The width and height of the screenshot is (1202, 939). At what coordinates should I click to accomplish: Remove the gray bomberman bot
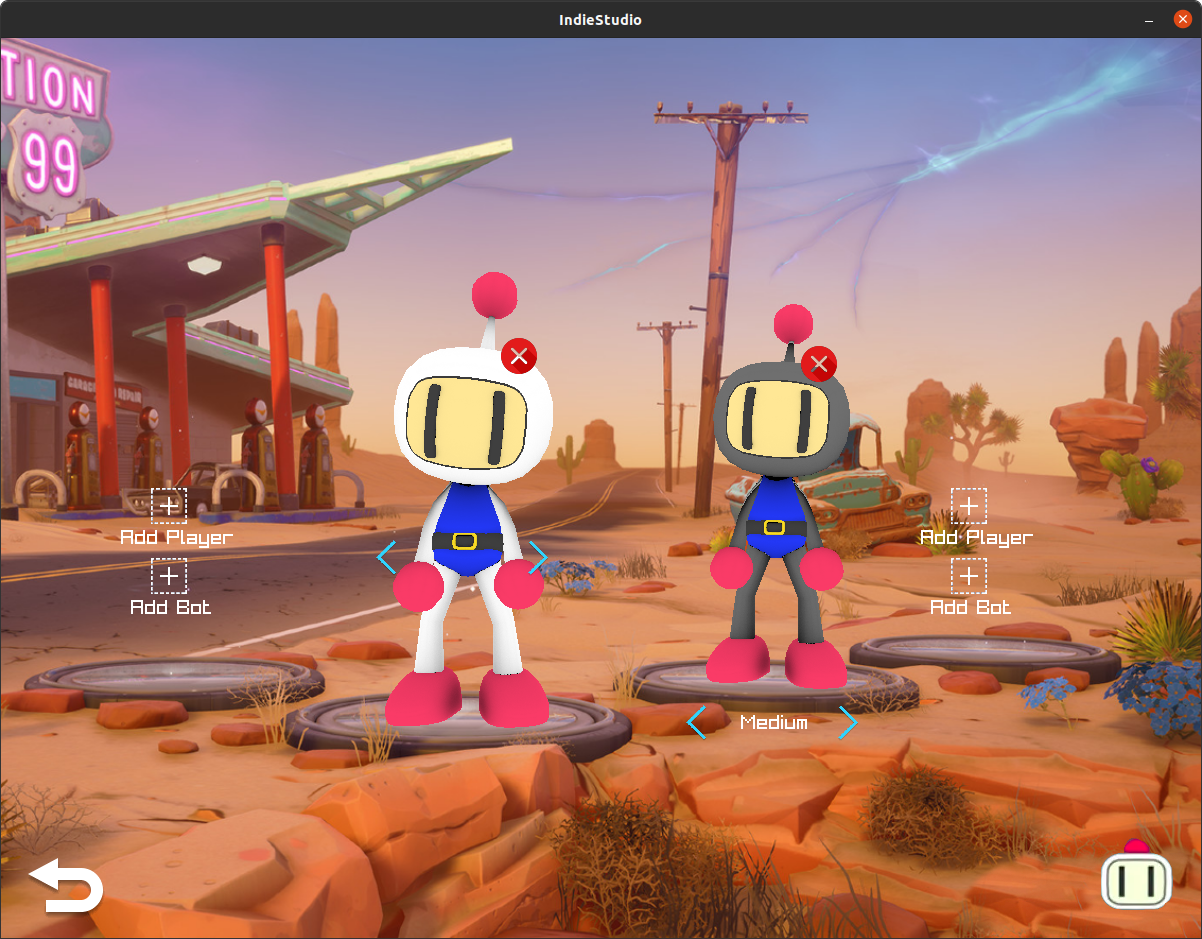pos(819,364)
